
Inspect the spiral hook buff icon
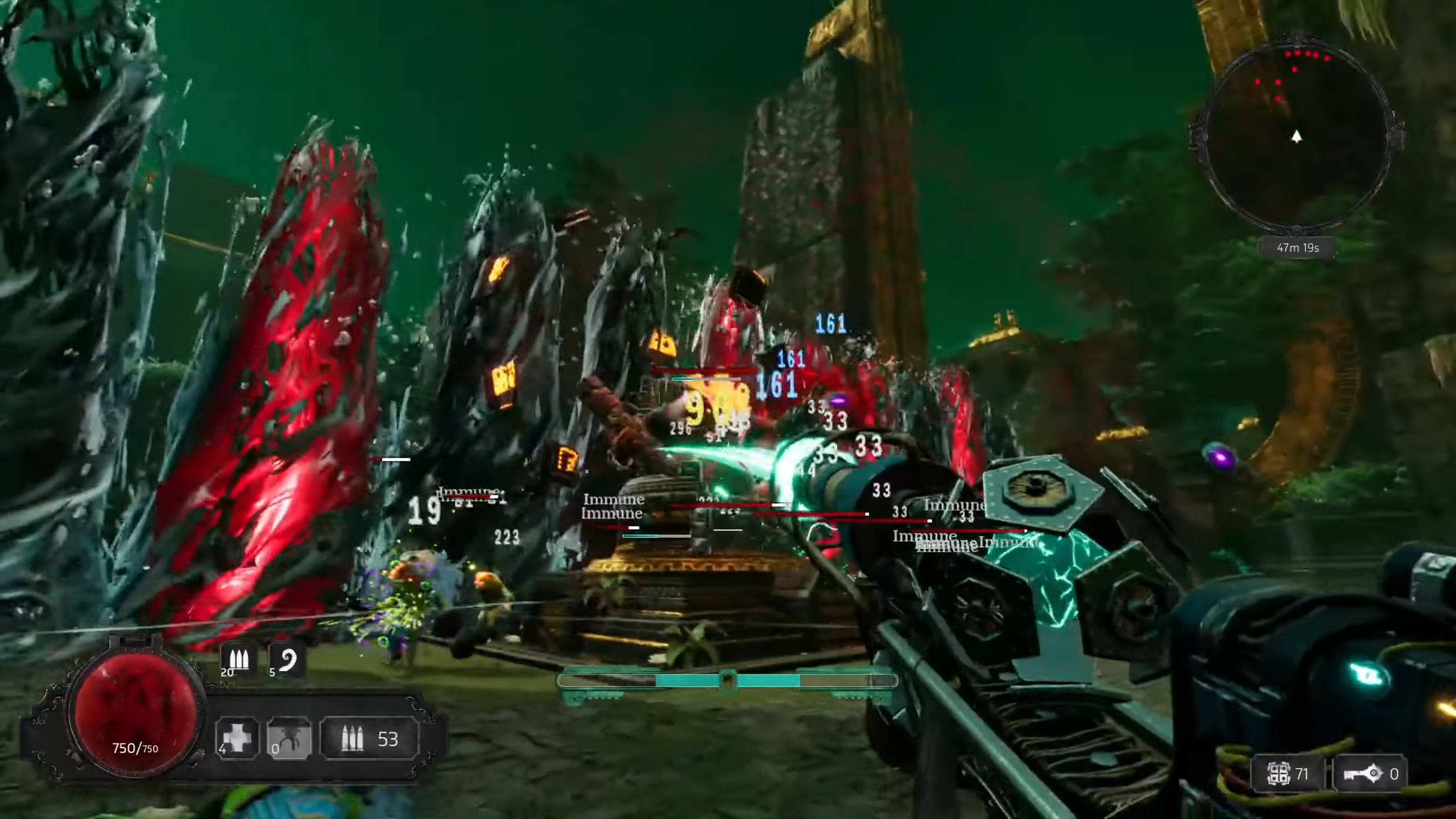click(287, 660)
